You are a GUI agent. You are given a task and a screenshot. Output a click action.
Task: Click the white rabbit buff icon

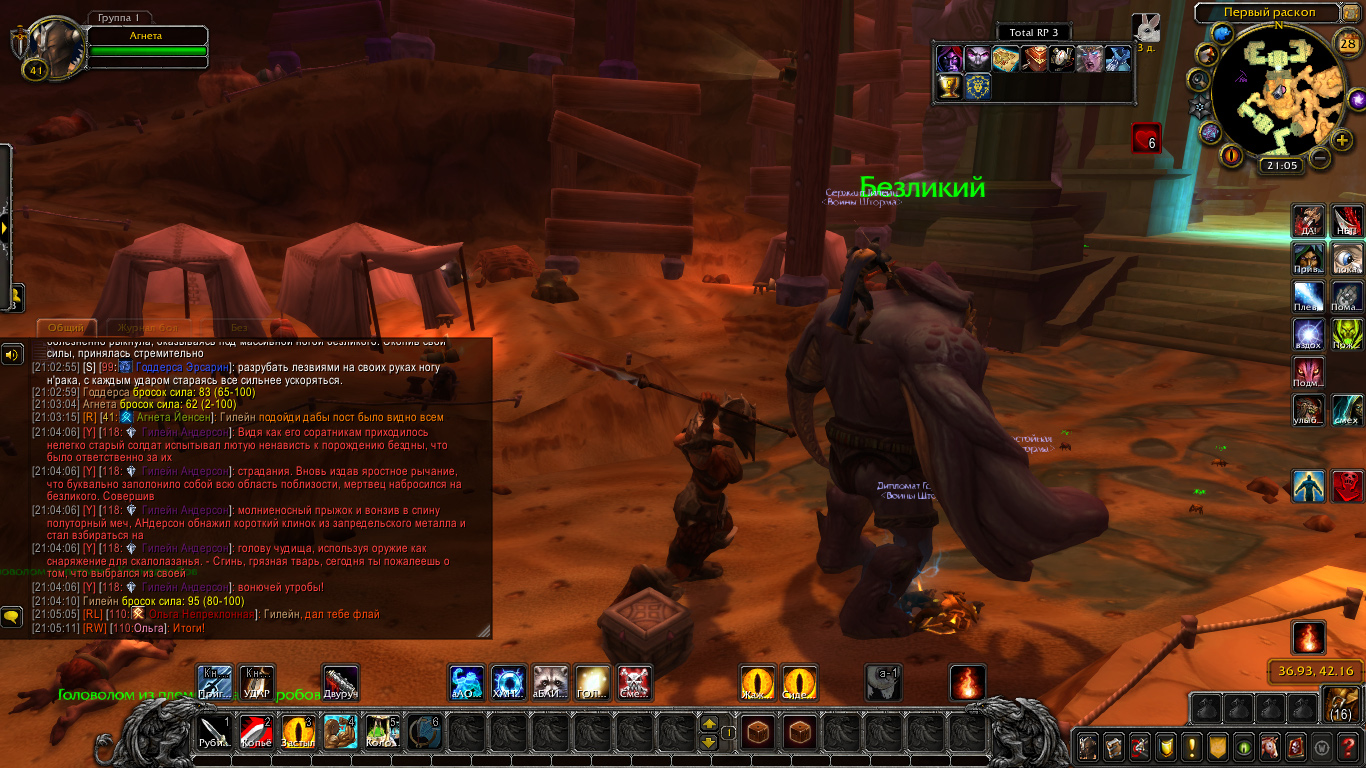pos(1146,27)
